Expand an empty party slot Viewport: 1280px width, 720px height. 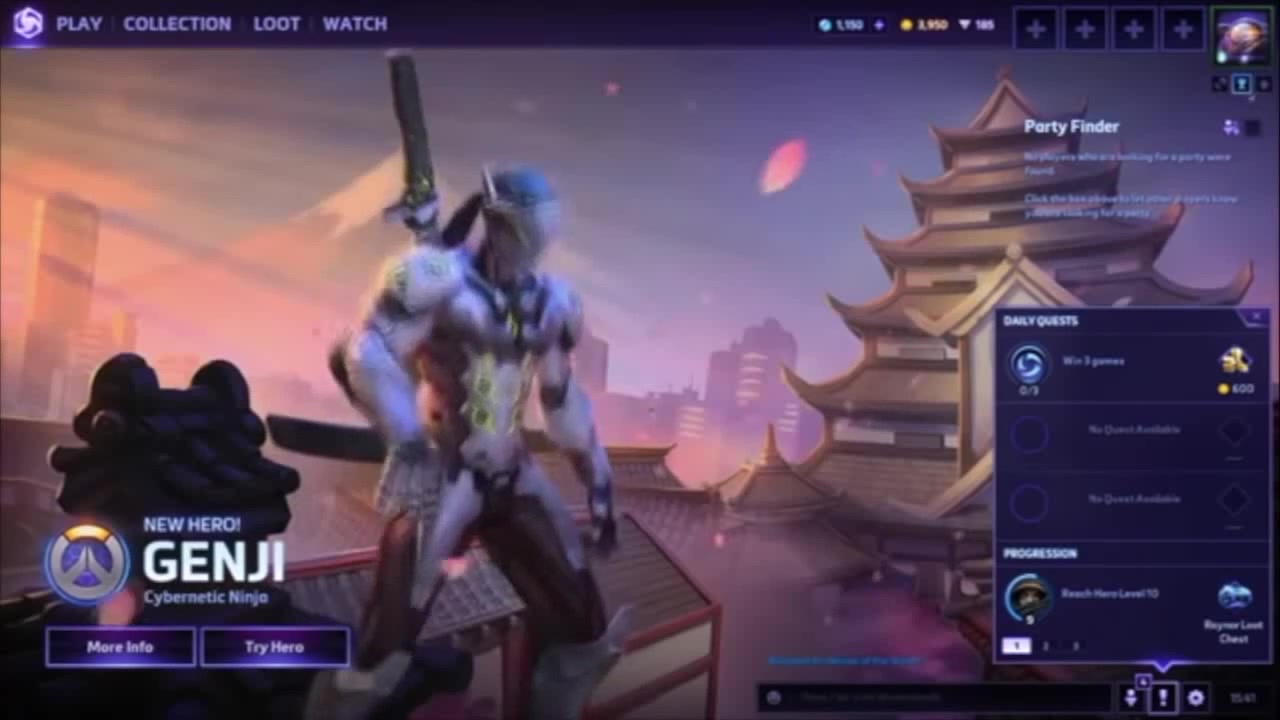click(1035, 28)
